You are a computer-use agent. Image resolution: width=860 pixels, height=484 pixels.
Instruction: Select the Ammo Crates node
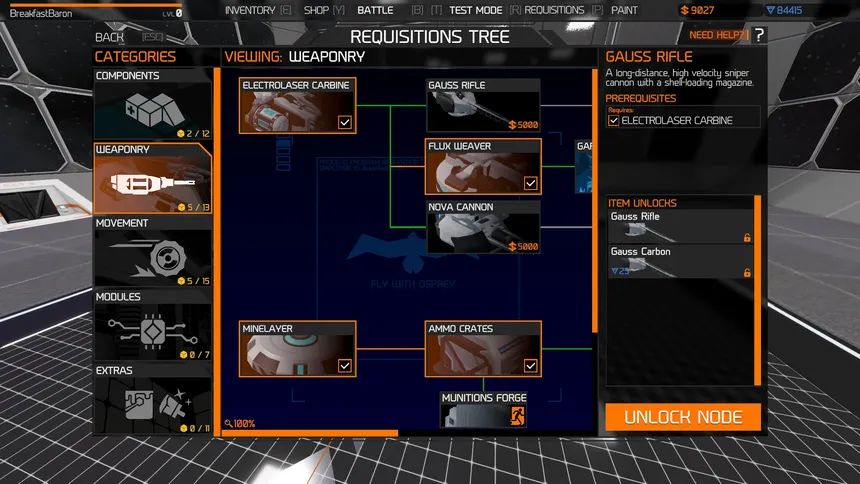click(483, 349)
